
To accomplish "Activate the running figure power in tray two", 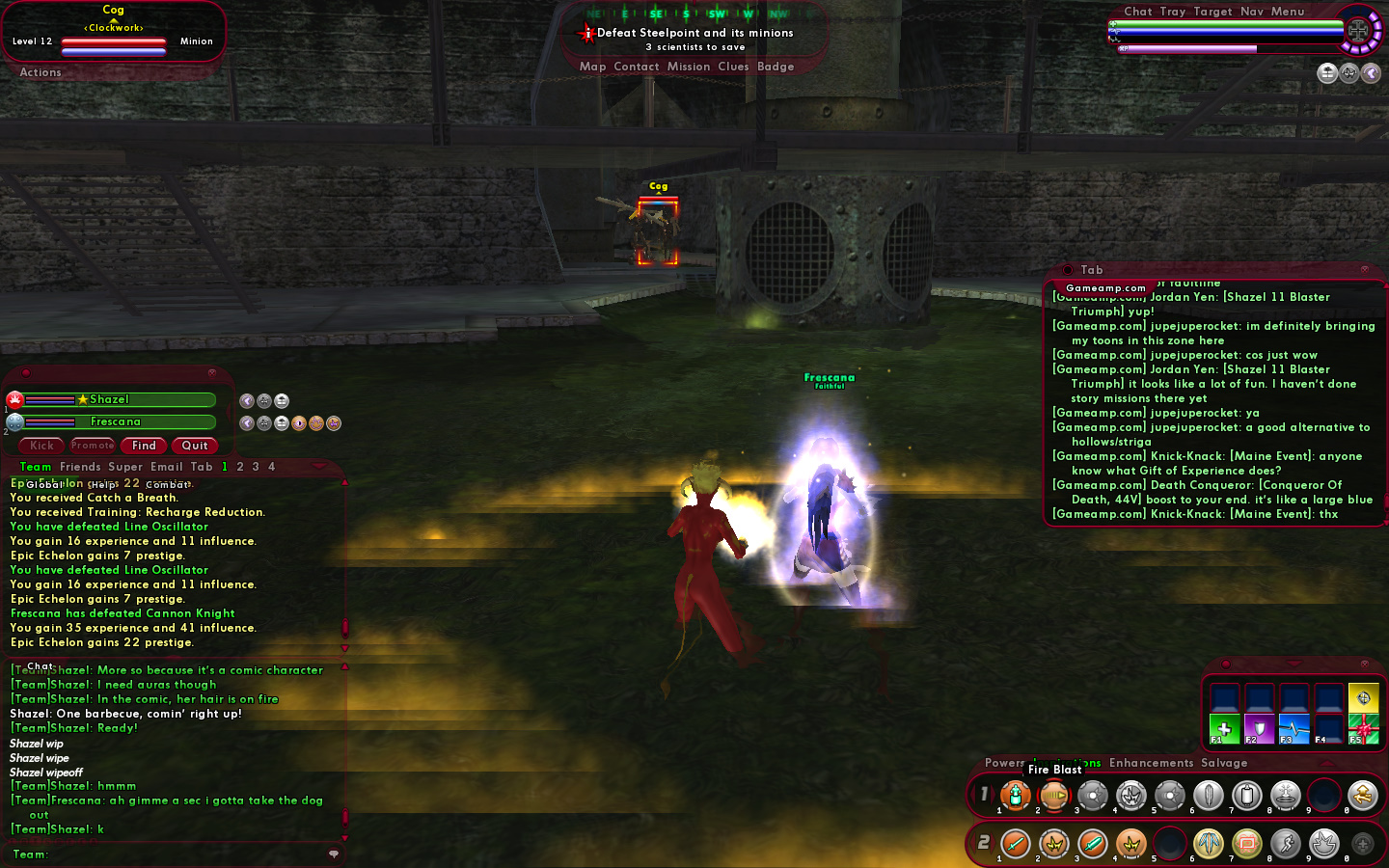I will click(x=1285, y=844).
